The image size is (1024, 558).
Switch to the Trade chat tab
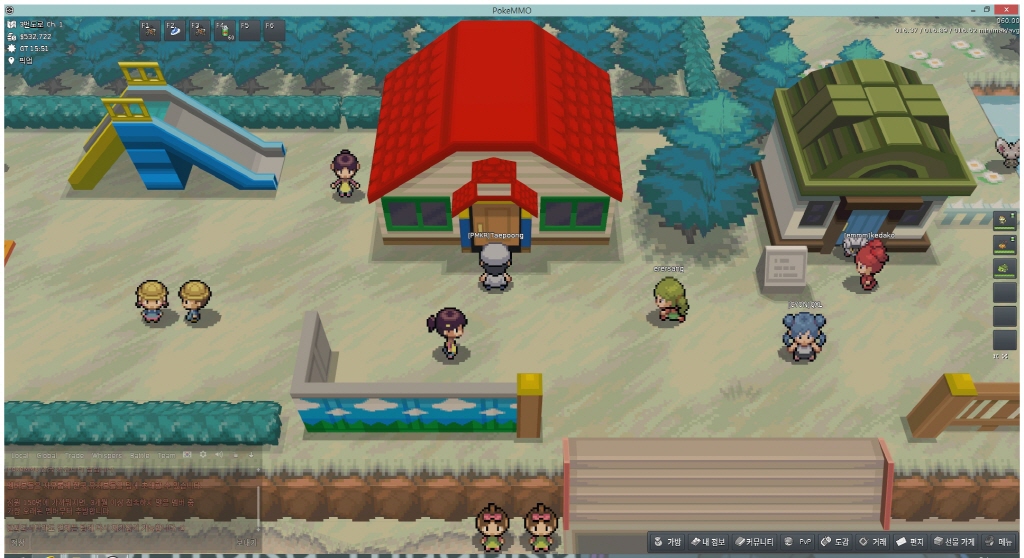(x=73, y=455)
